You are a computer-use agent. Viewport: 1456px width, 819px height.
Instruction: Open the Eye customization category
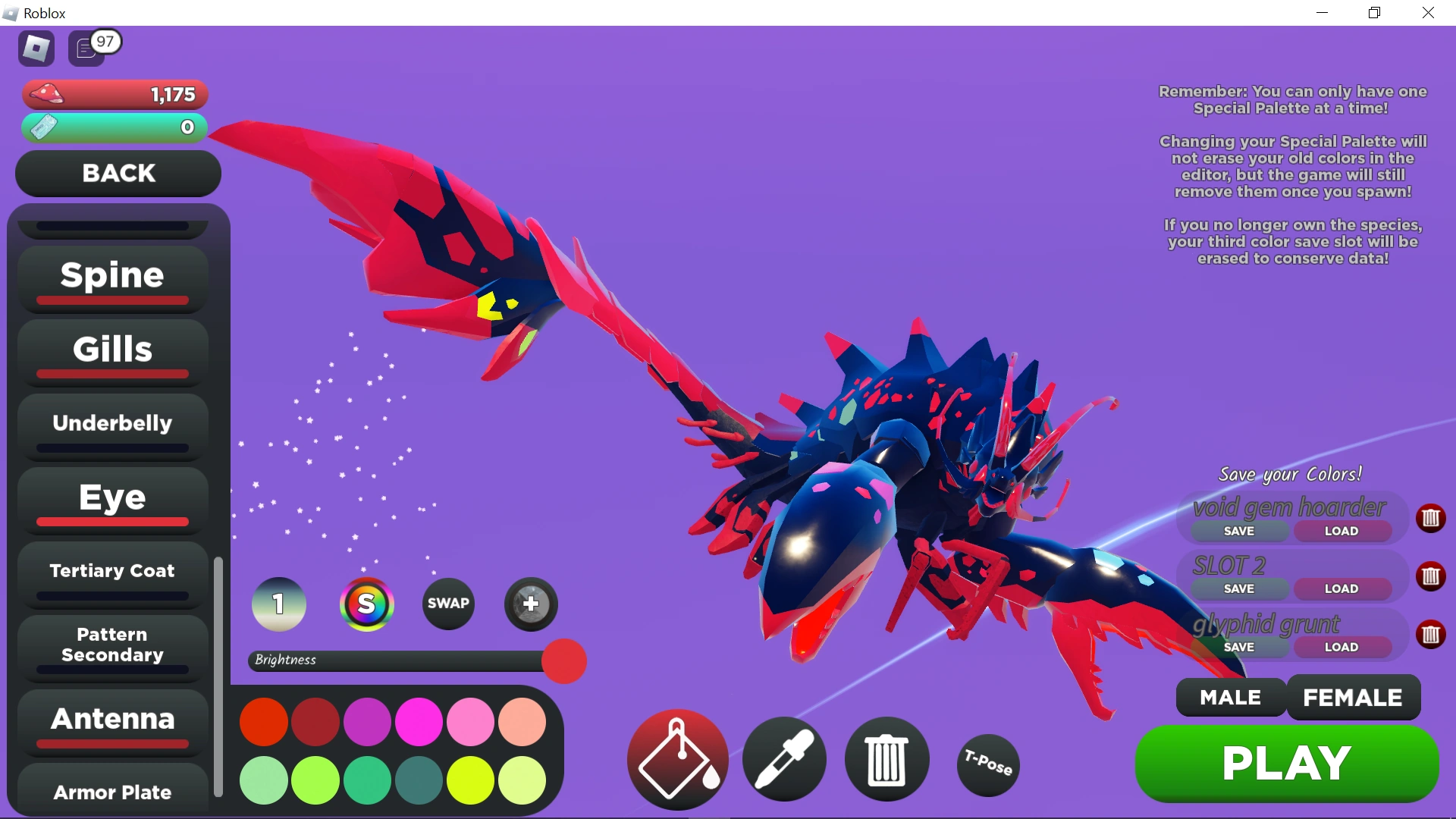point(111,498)
